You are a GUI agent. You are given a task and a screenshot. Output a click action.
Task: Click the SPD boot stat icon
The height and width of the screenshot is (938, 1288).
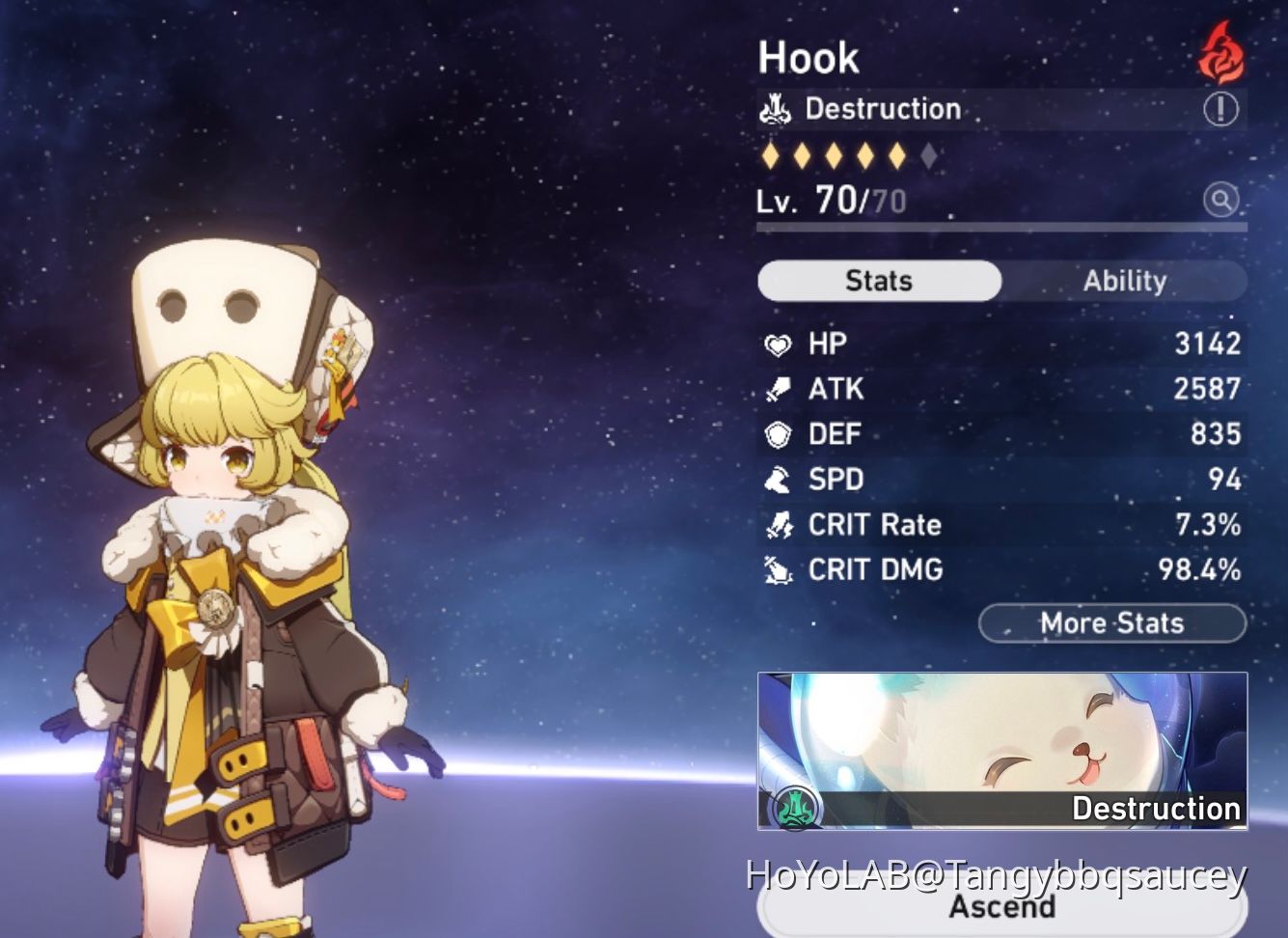point(779,480)
